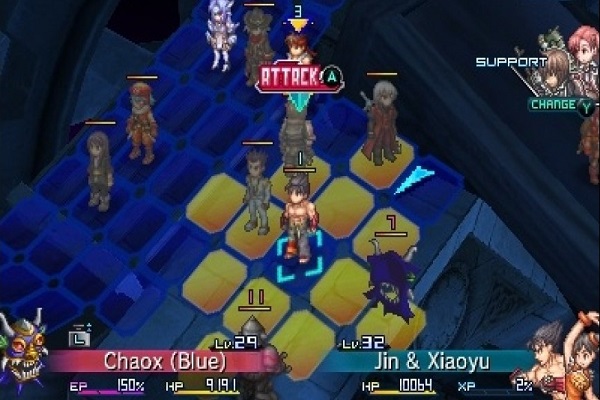This screenshot has width=600, height=400.
Task: Click the Jin & Xiaoyu pair portrait
Action: click(566, 359)
